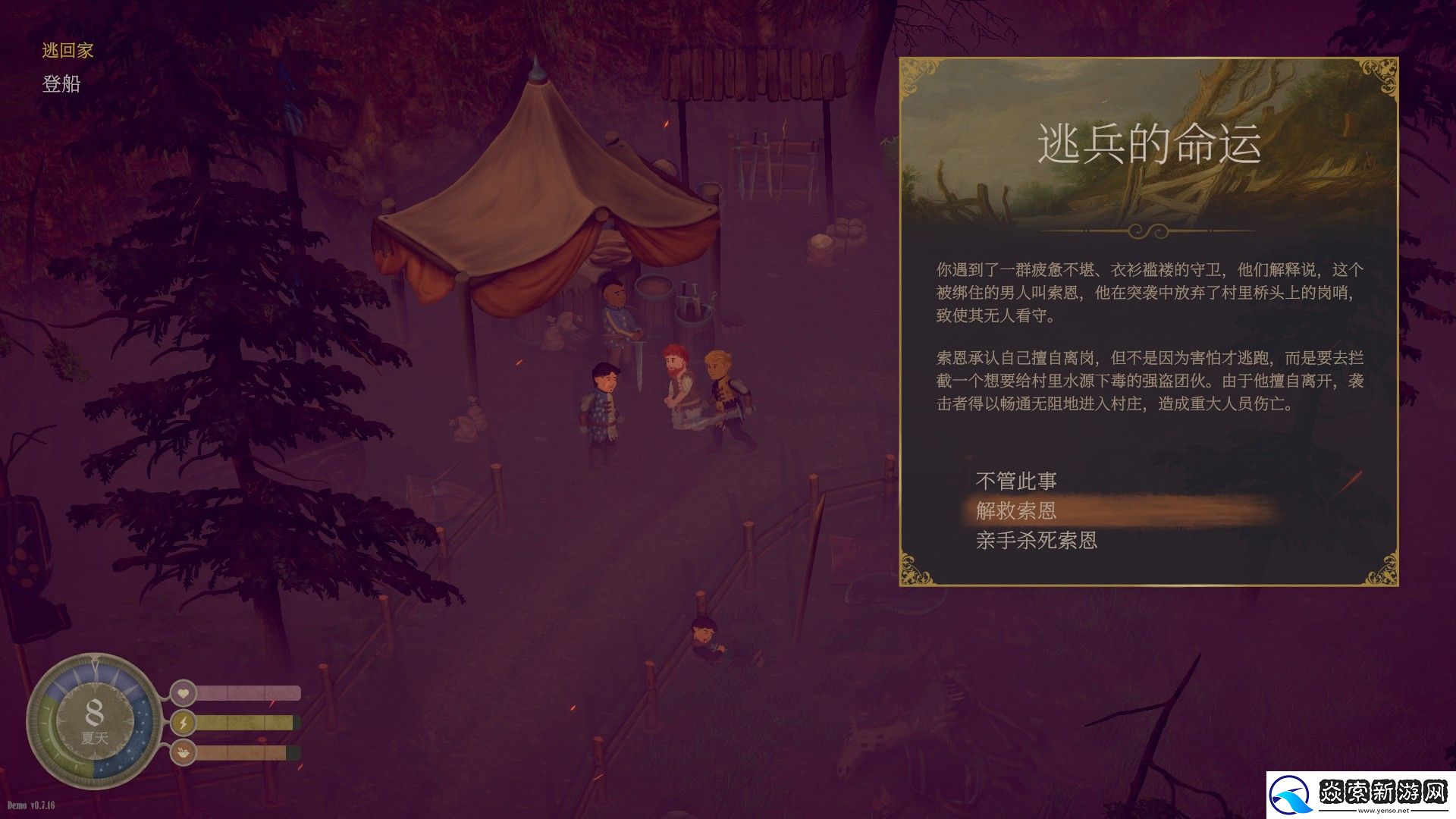This screenshot has width=1456, height=819.
Task: Click the day and season clock dial
Action: 94,721
